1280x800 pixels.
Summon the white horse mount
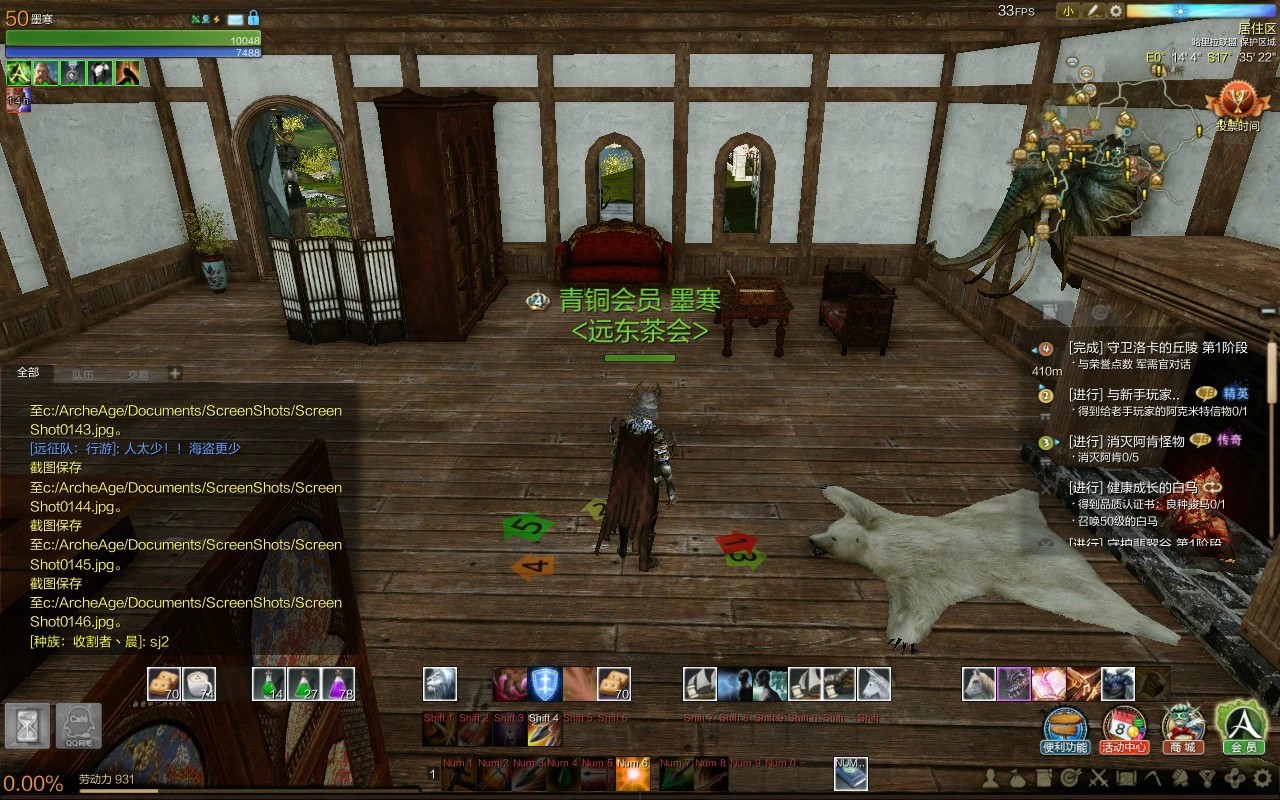tap(979, 684)
